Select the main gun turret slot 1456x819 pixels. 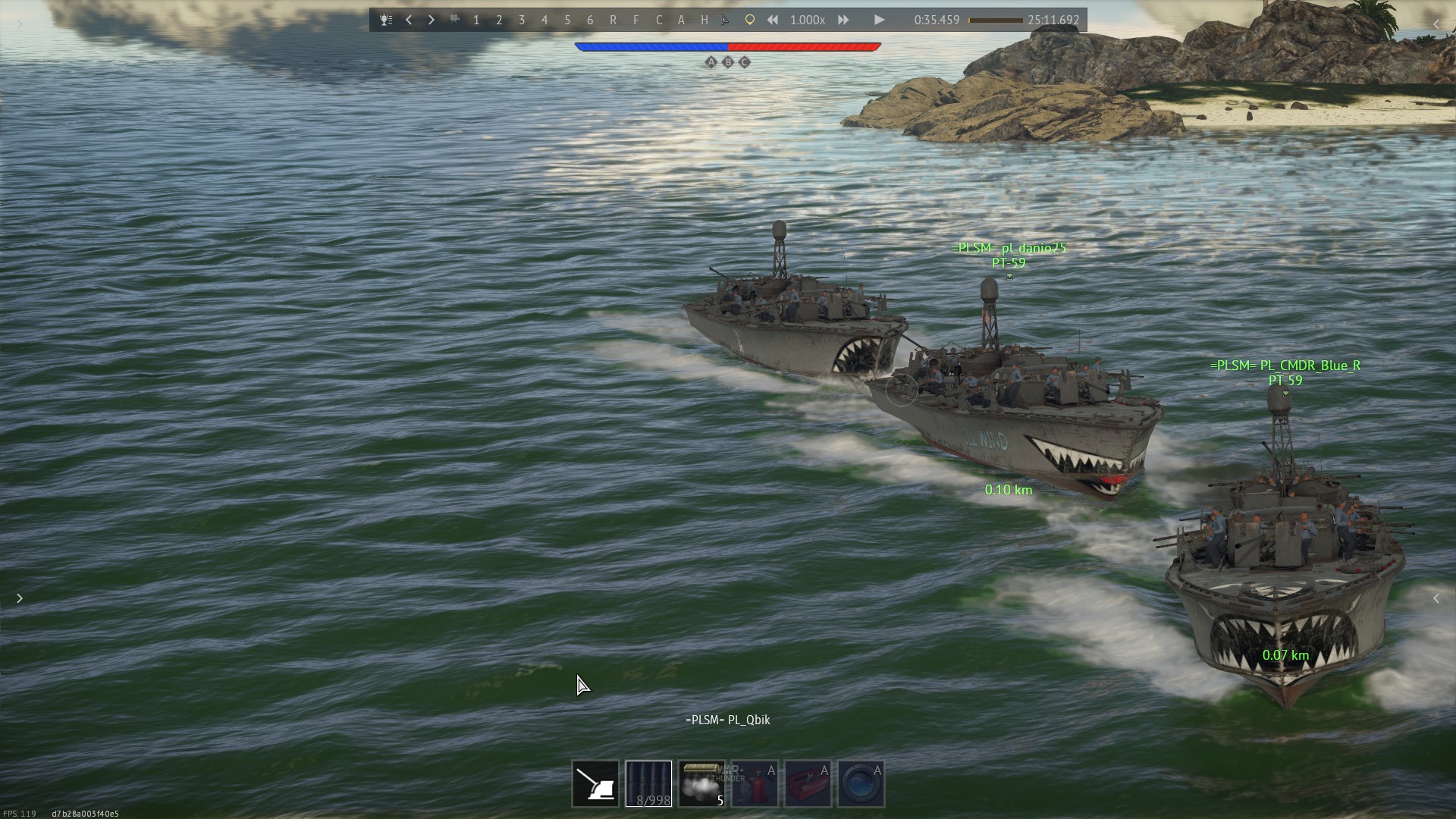[595, 784]
